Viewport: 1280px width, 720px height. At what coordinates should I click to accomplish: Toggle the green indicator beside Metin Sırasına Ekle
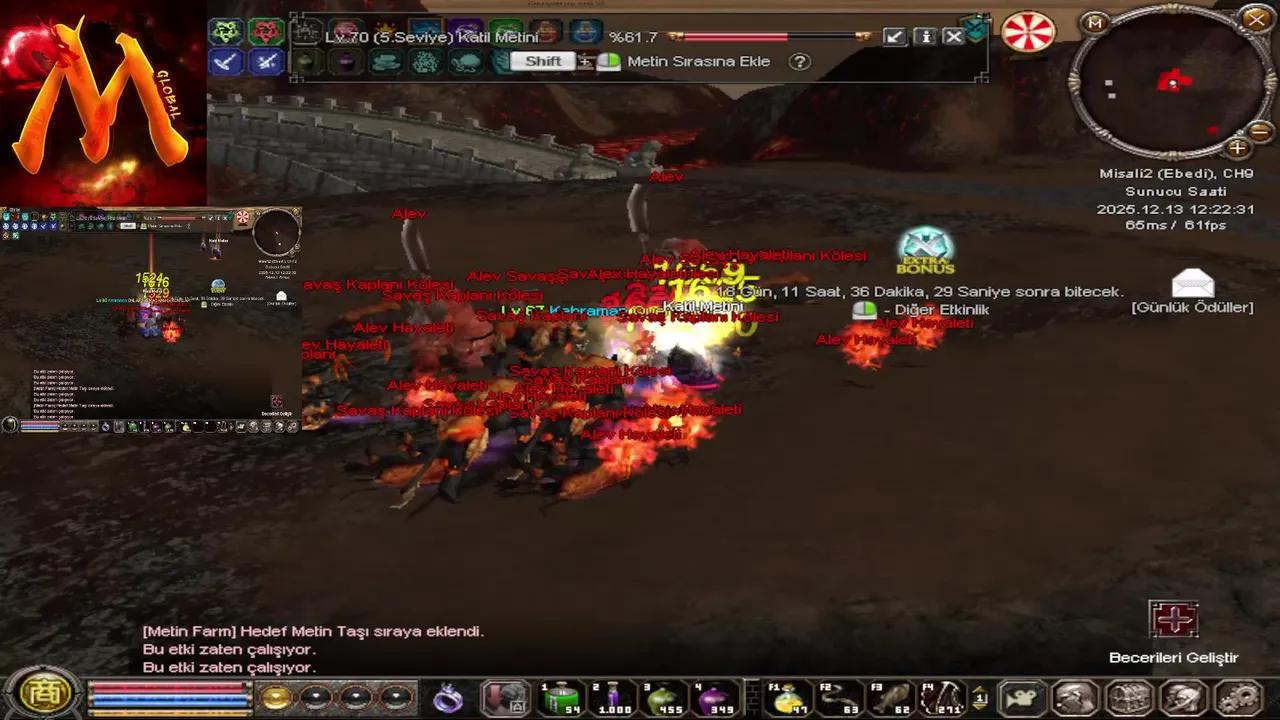(610, 61)
